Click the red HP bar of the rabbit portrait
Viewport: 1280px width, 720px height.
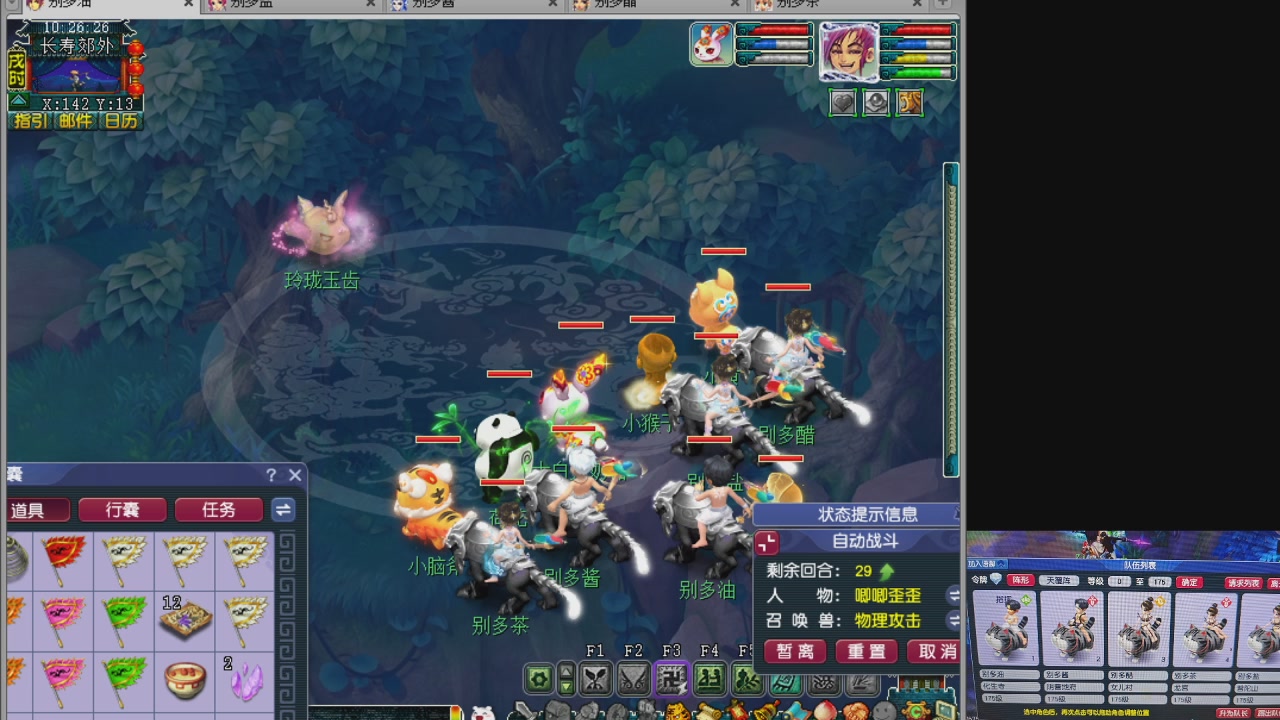click(x=775, y=30)
